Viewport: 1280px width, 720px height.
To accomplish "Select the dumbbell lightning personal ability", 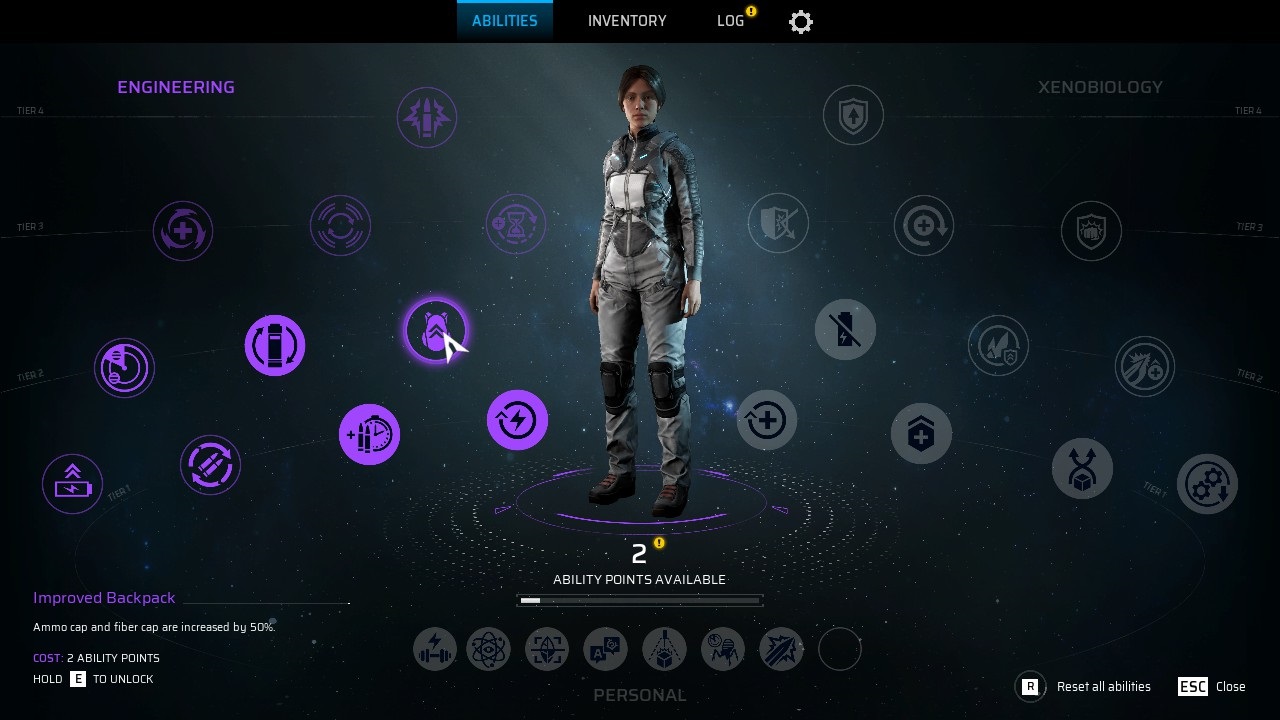I will 435,649.
